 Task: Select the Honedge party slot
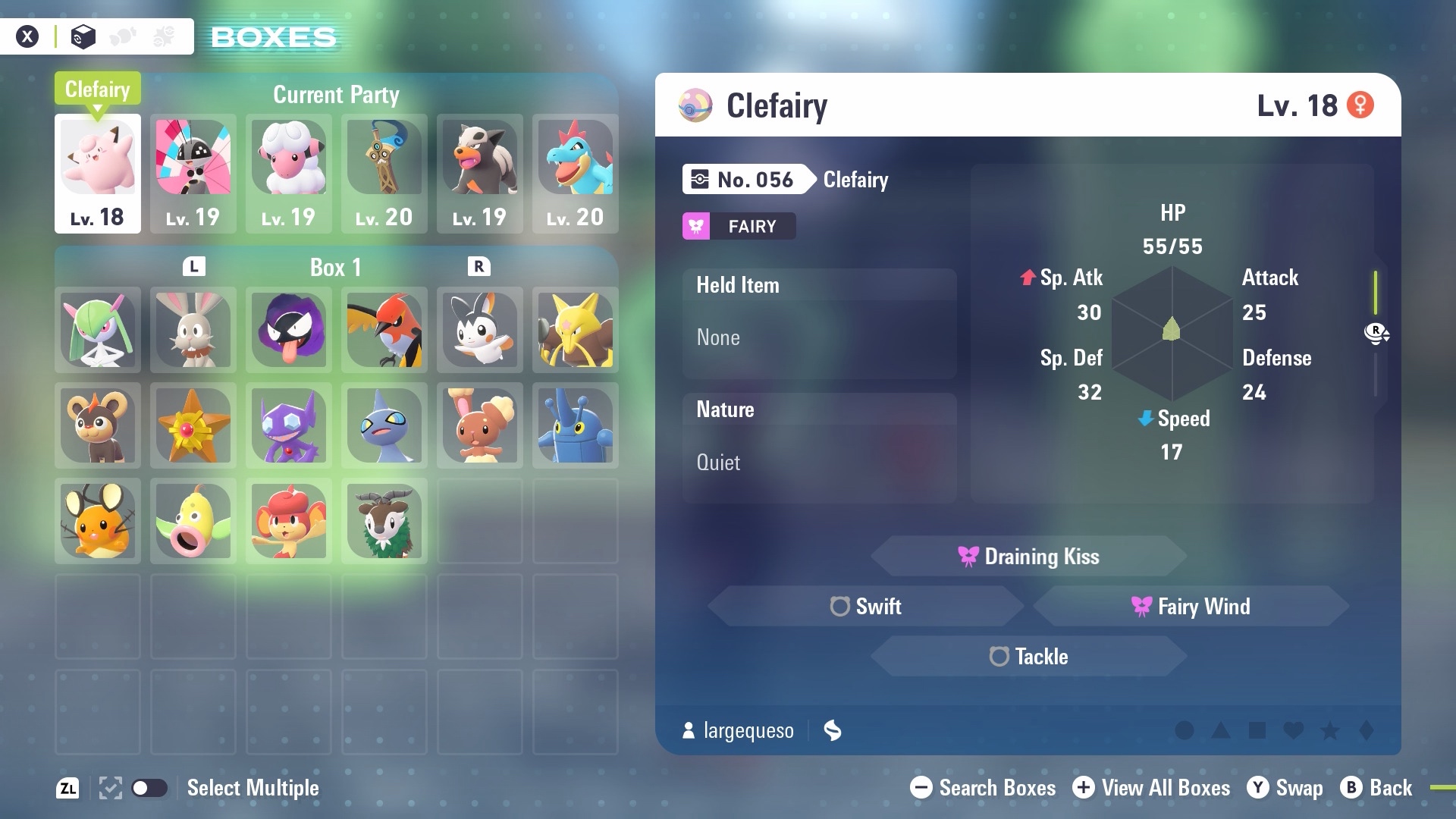(x=384, y=173)
